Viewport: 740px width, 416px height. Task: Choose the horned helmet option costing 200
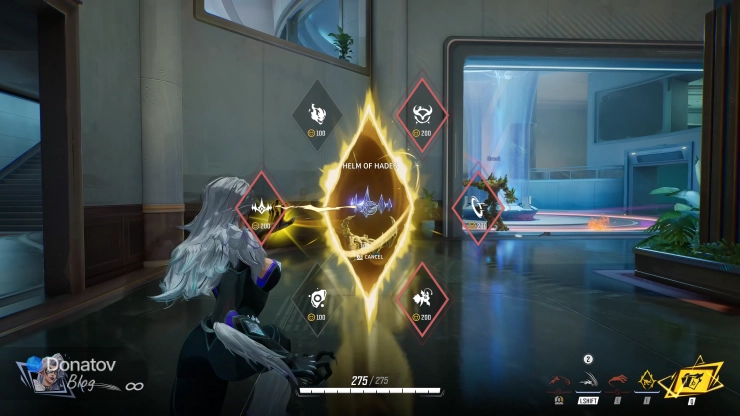tap(422, 113)
